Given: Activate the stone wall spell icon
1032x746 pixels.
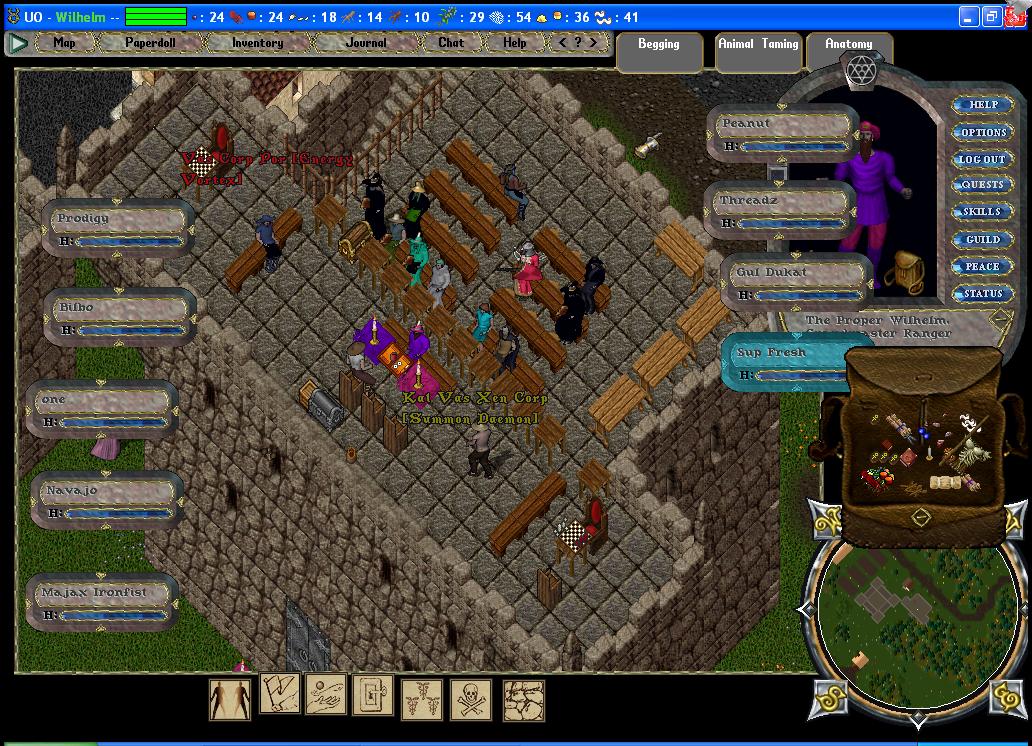Looking at the screenshot, I should (x=523, y=700).
